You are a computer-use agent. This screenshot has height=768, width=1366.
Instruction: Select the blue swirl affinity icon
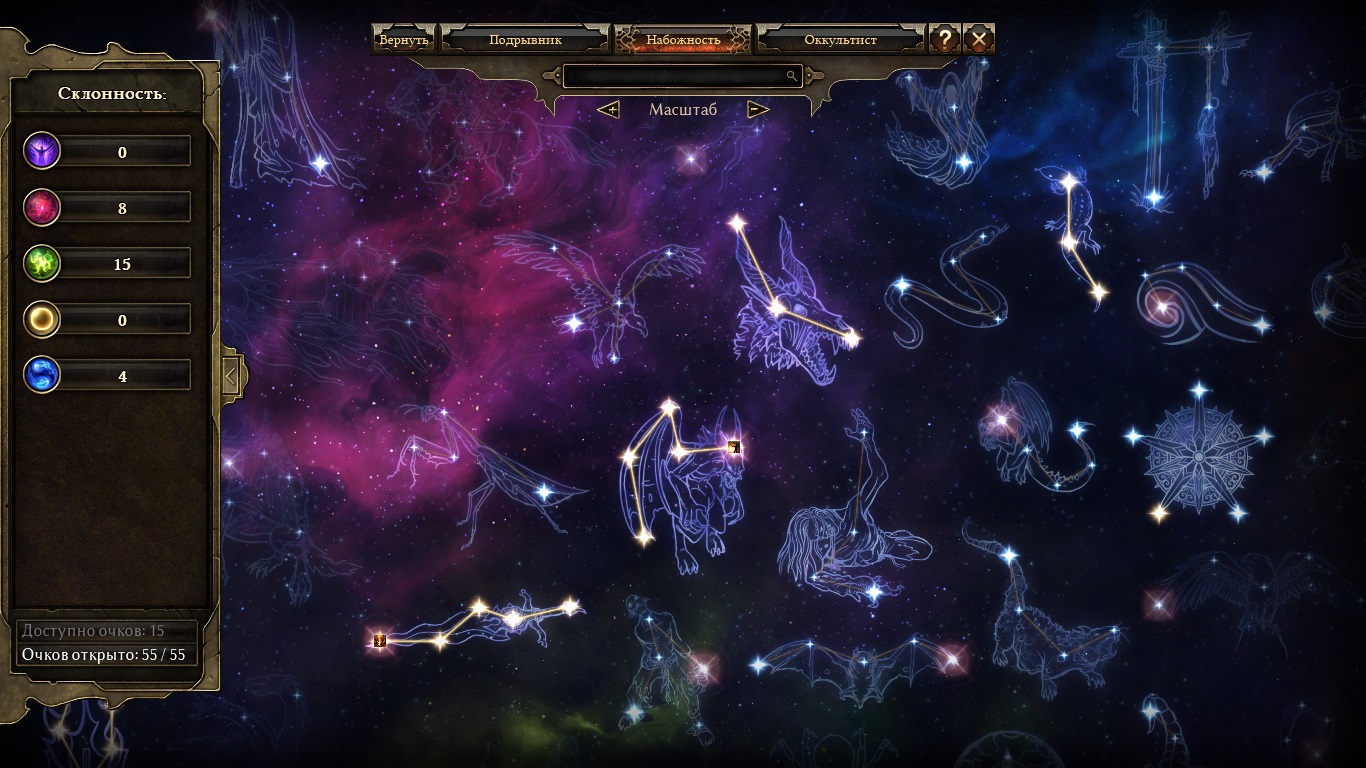coord(43,376)
